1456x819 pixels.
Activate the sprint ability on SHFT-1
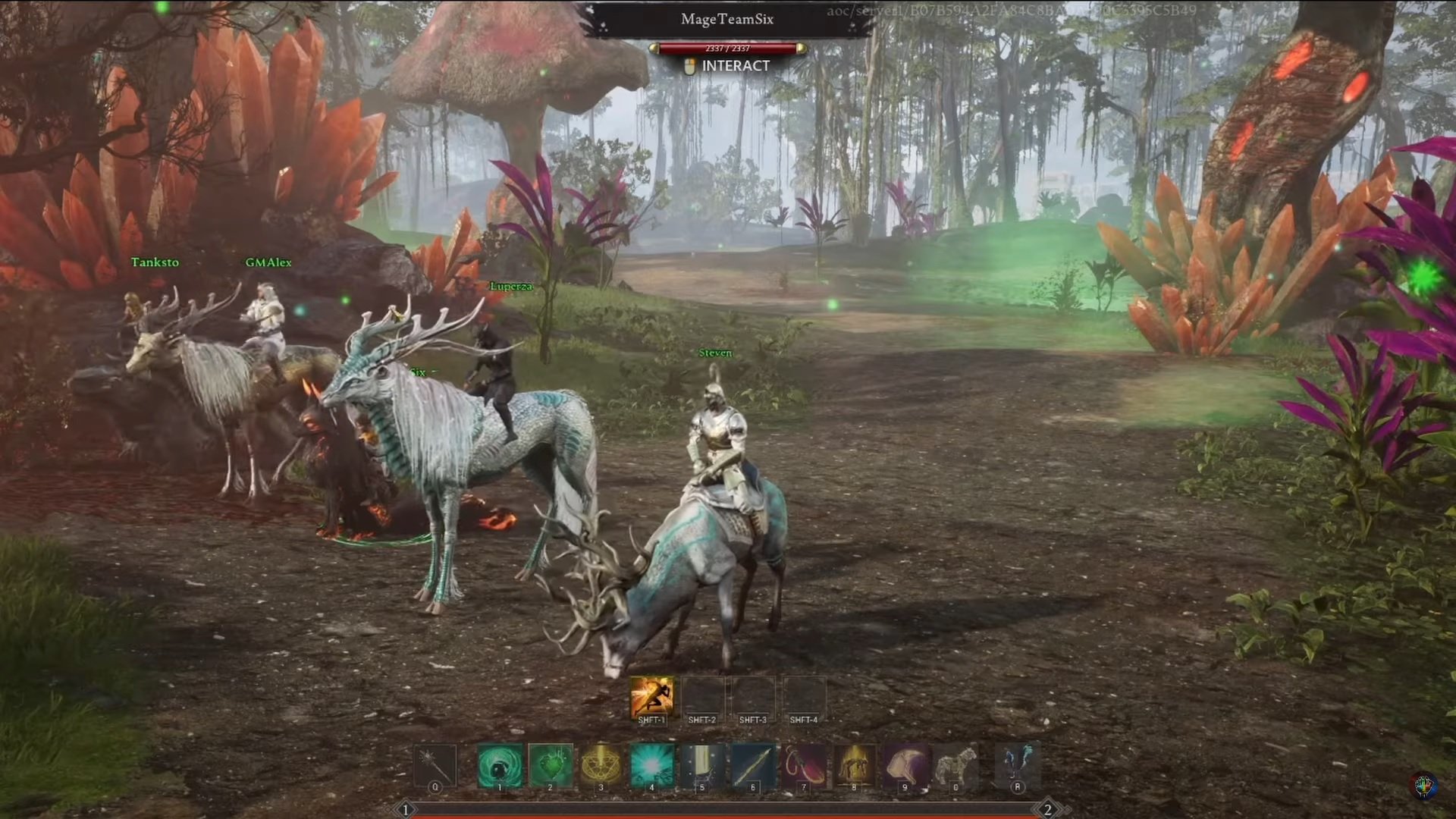(x=652, y=696)
